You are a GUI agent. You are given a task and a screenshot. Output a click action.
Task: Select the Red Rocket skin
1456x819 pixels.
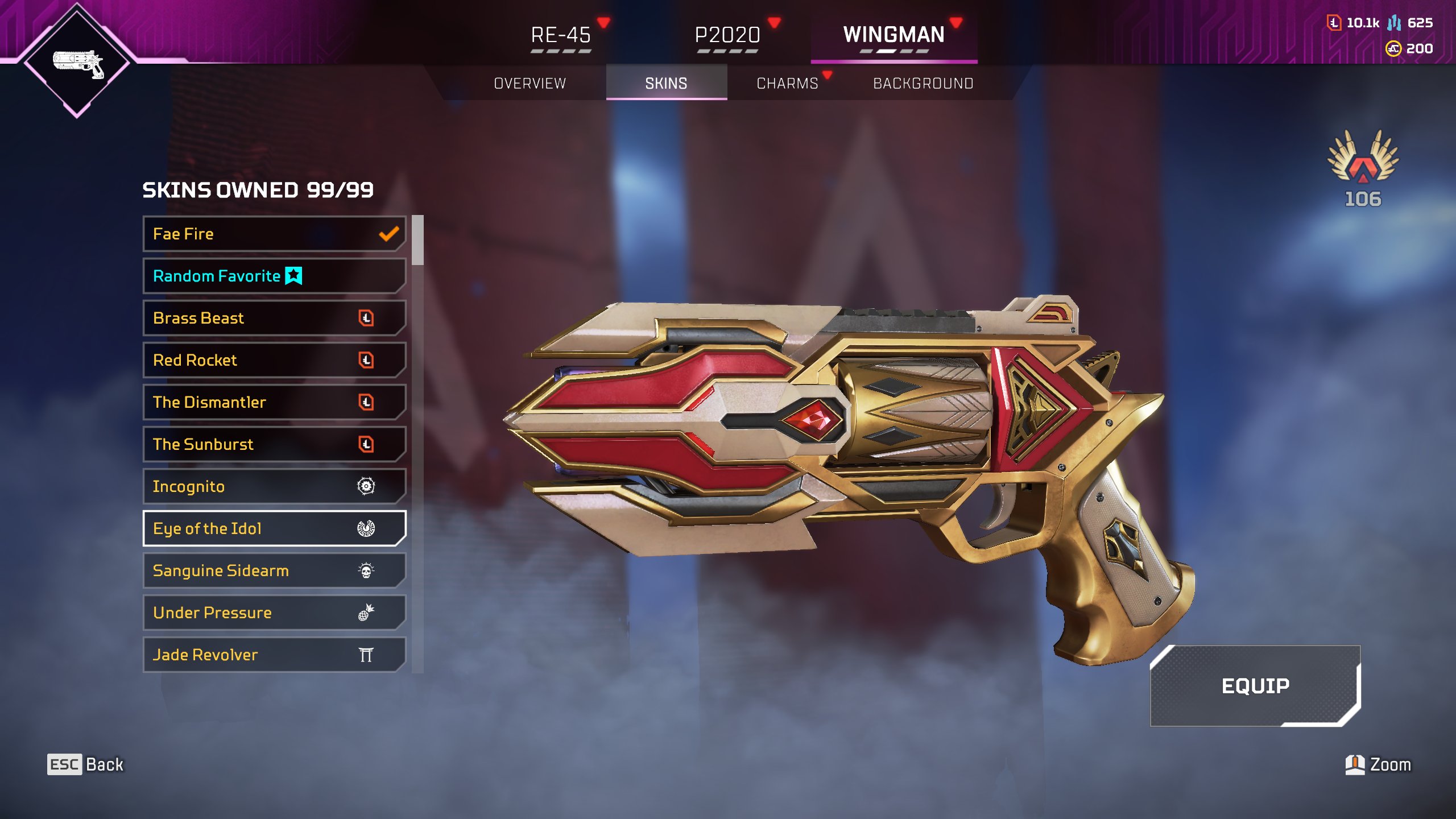click(x=274, y=360)
